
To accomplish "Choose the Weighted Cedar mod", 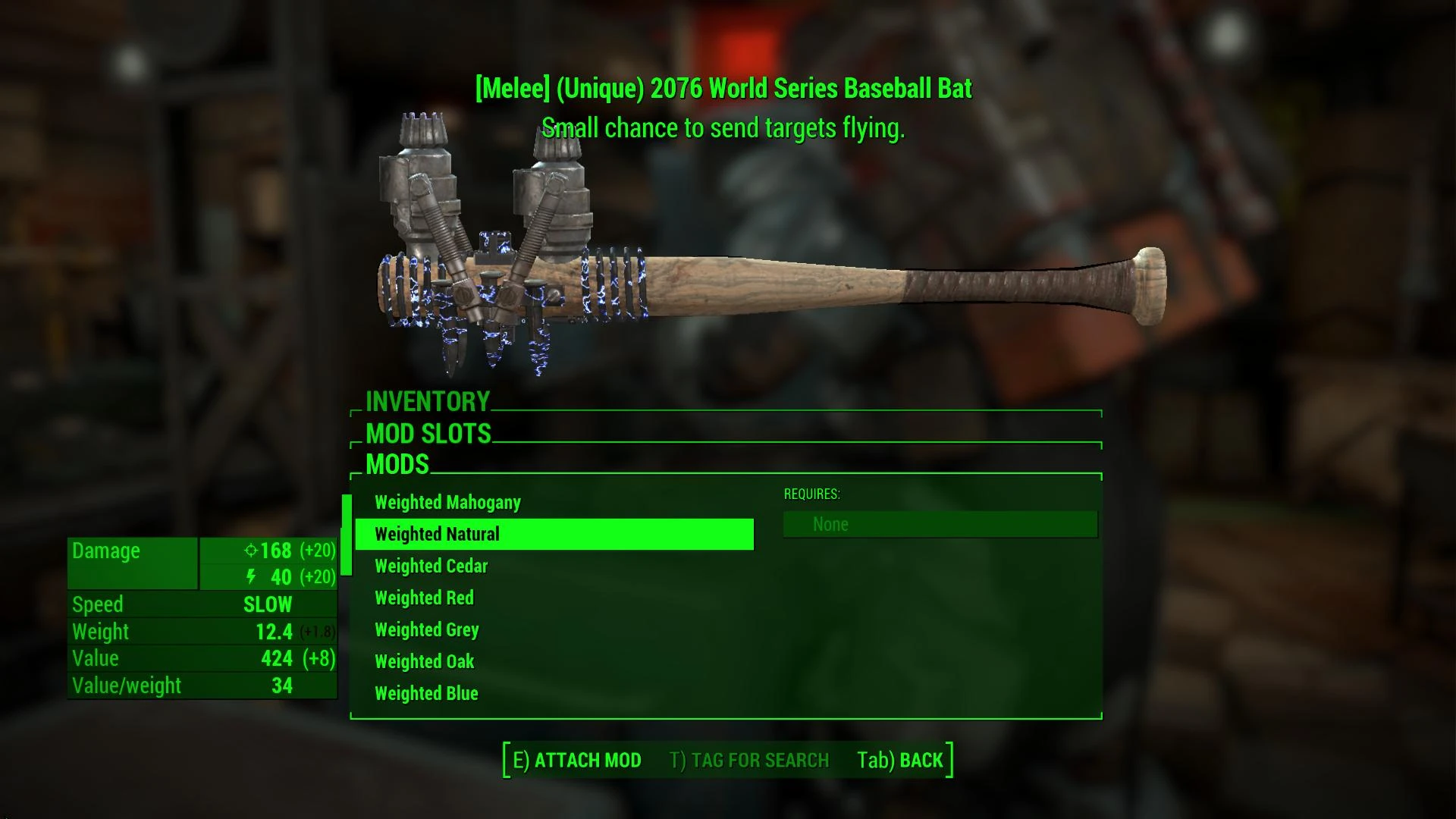I will [x=431, y=566].
